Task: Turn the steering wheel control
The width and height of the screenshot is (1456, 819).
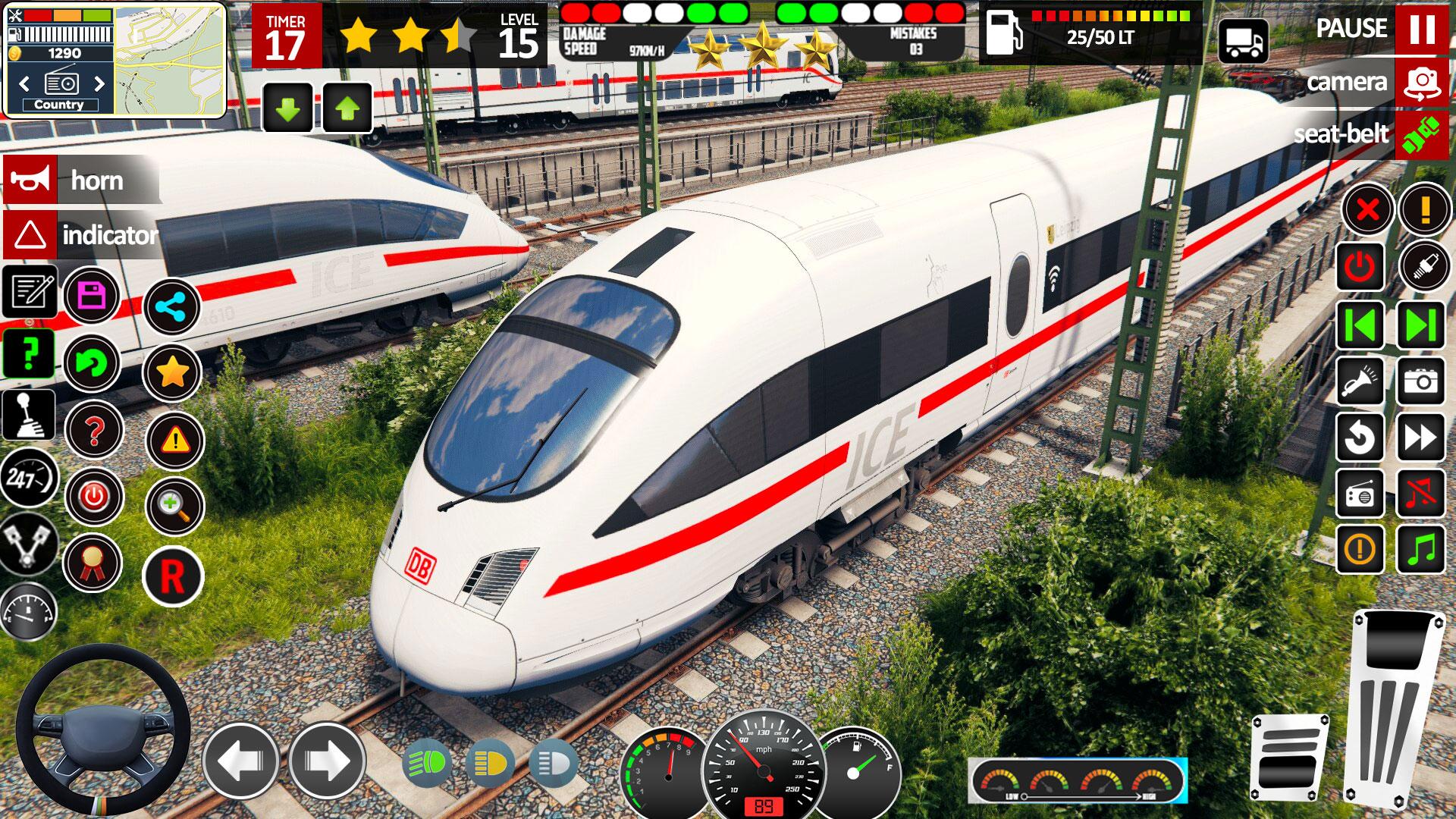Action: [103, 730]
